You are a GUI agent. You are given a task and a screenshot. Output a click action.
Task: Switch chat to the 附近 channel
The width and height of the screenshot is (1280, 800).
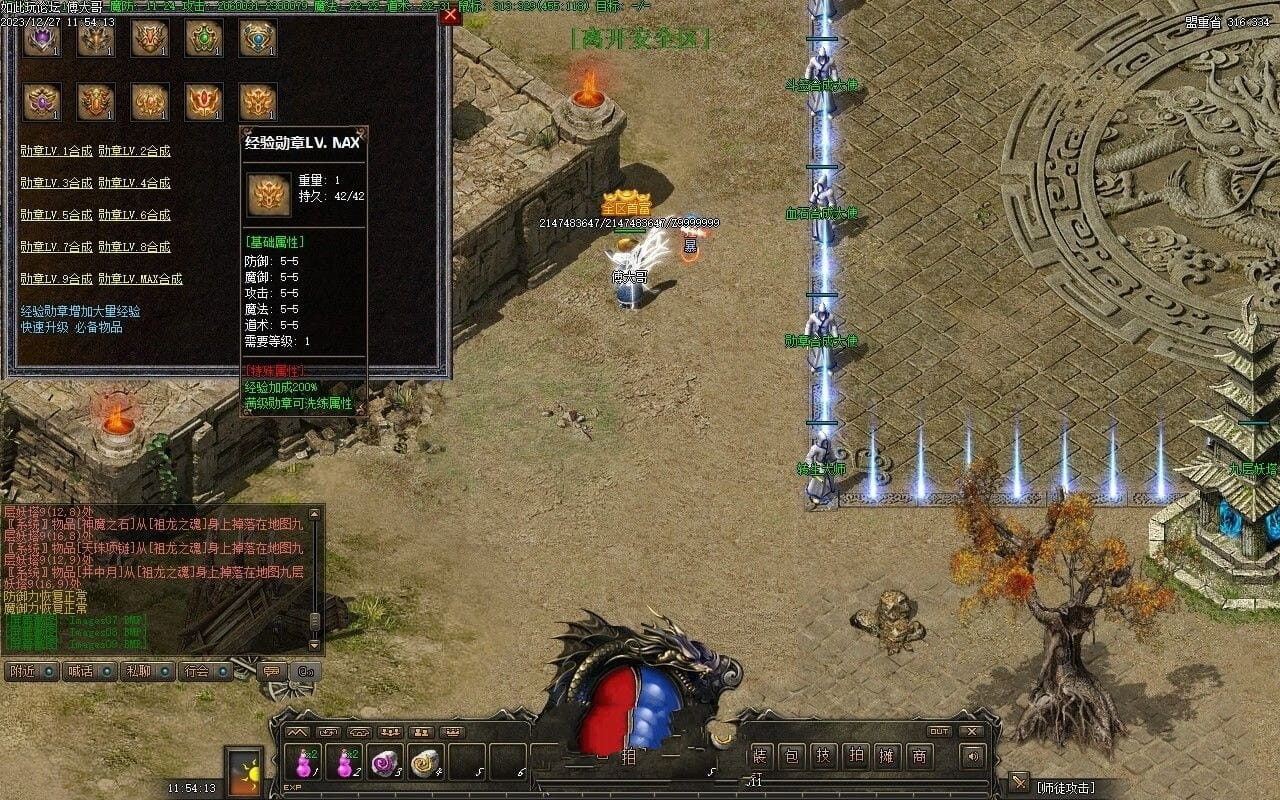pos(31,671)
